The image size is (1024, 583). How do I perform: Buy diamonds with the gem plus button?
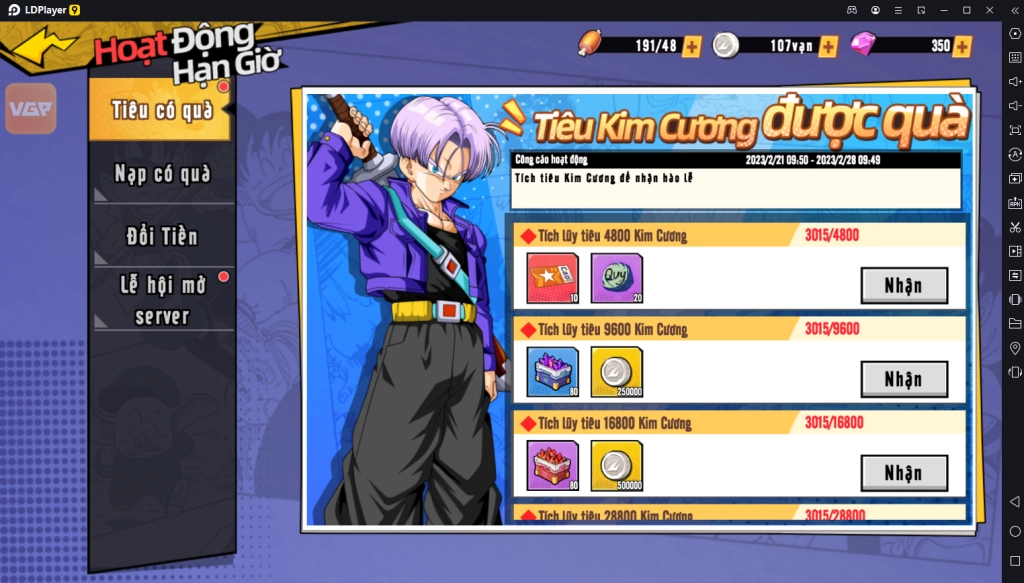tap(962, 46)
